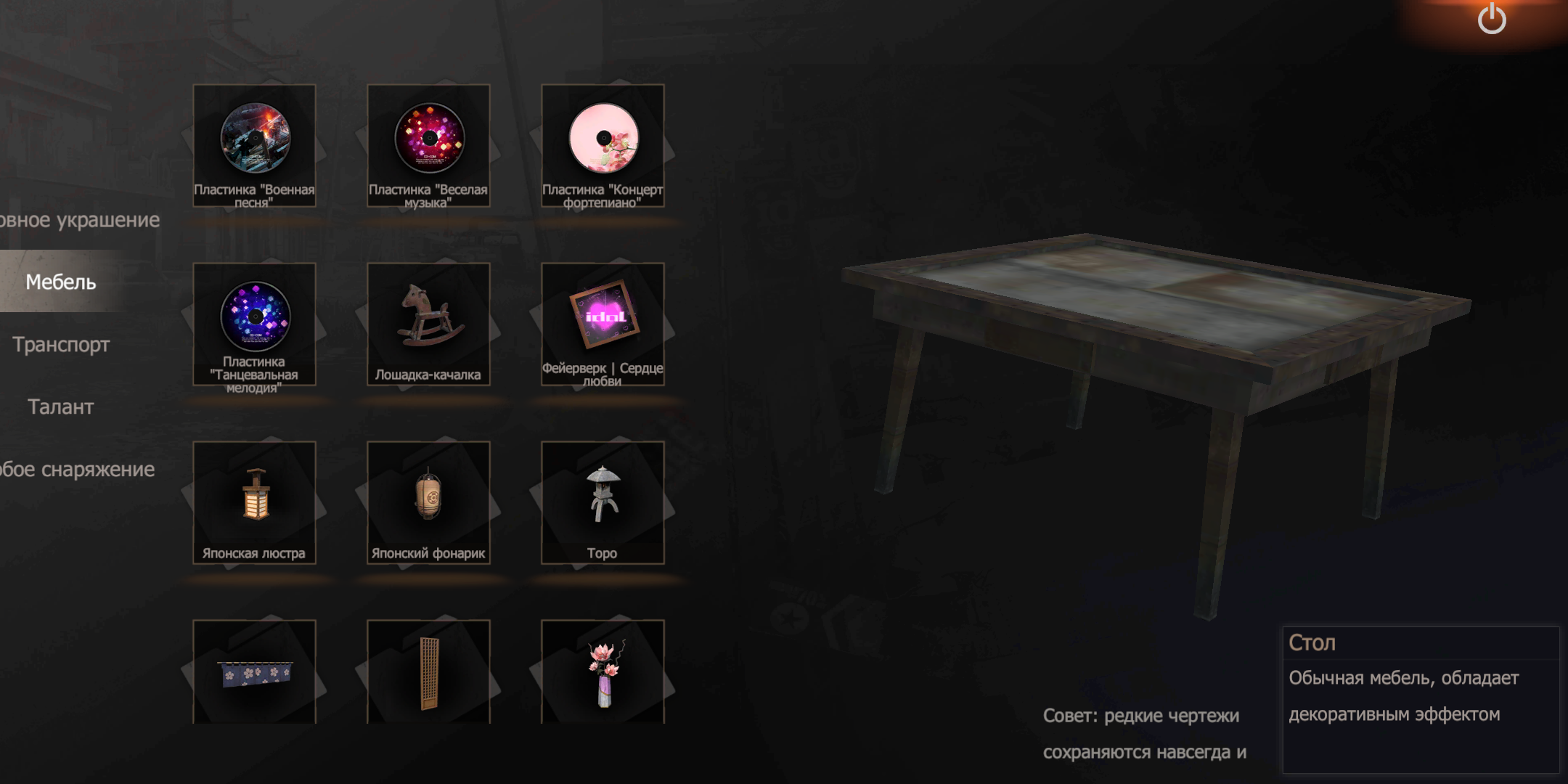This screenshot has width=1568, height=784.
Task: Pick the Японский фонарик tile
Action: coord(428,502)
